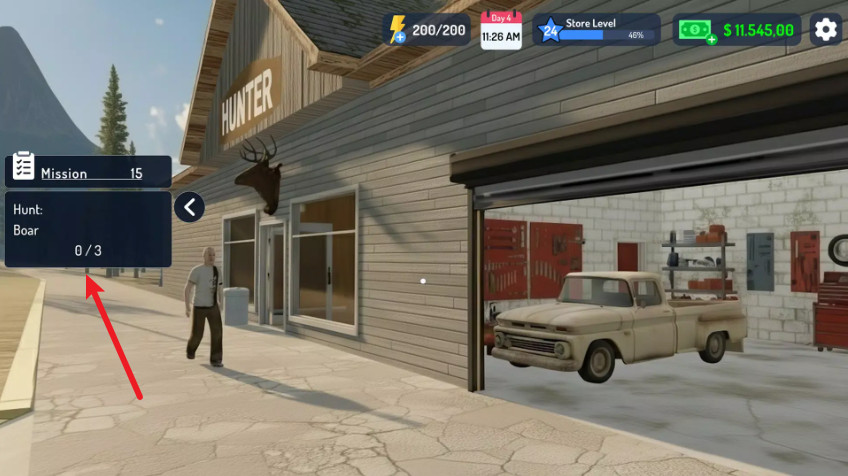The image size is (848, 476).
Task: Refill energy using the lightning bolt plus
Action: coord(399,37)
